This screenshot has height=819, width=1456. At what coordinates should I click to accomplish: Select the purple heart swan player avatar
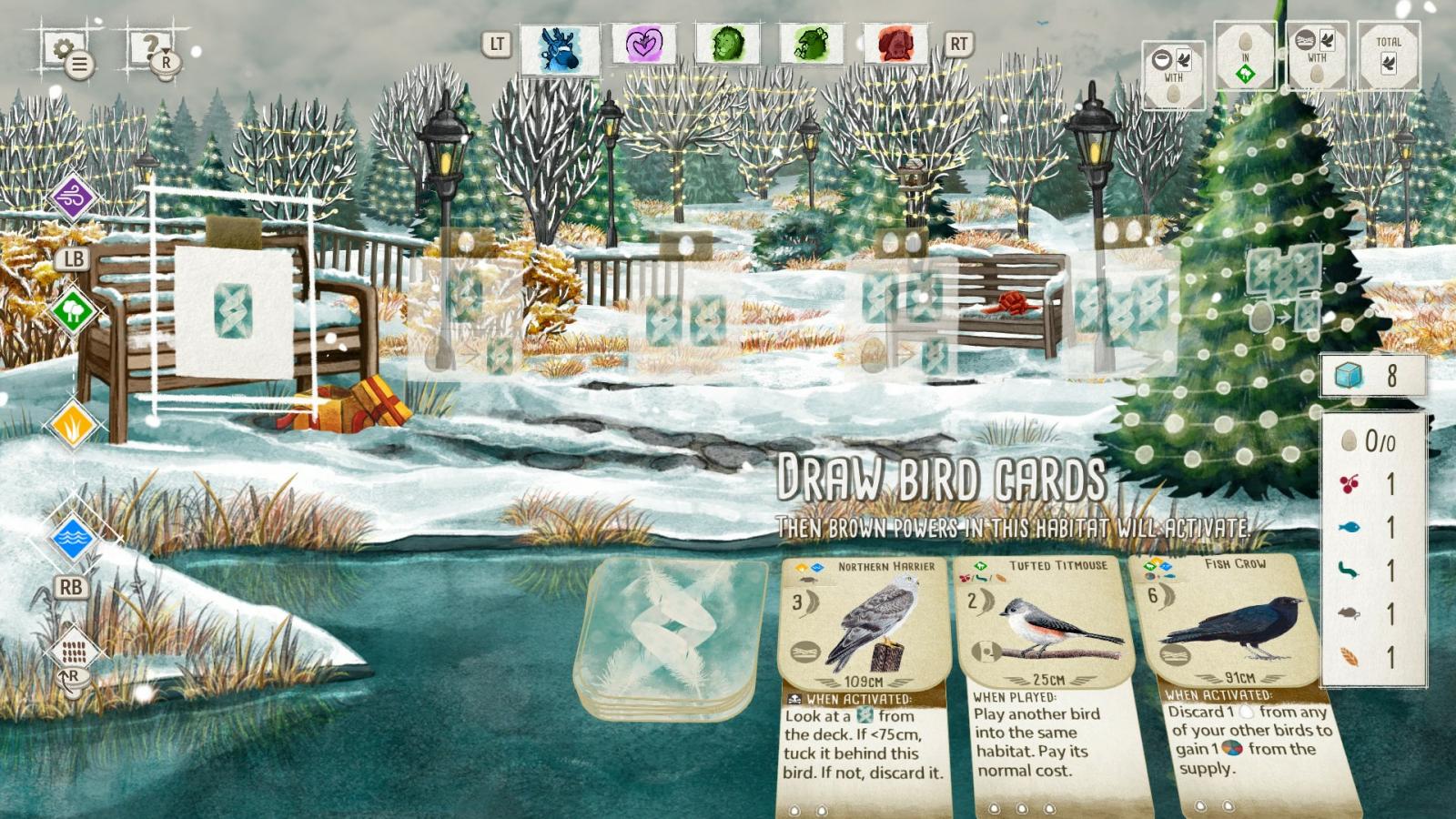(x=644, y=44)
